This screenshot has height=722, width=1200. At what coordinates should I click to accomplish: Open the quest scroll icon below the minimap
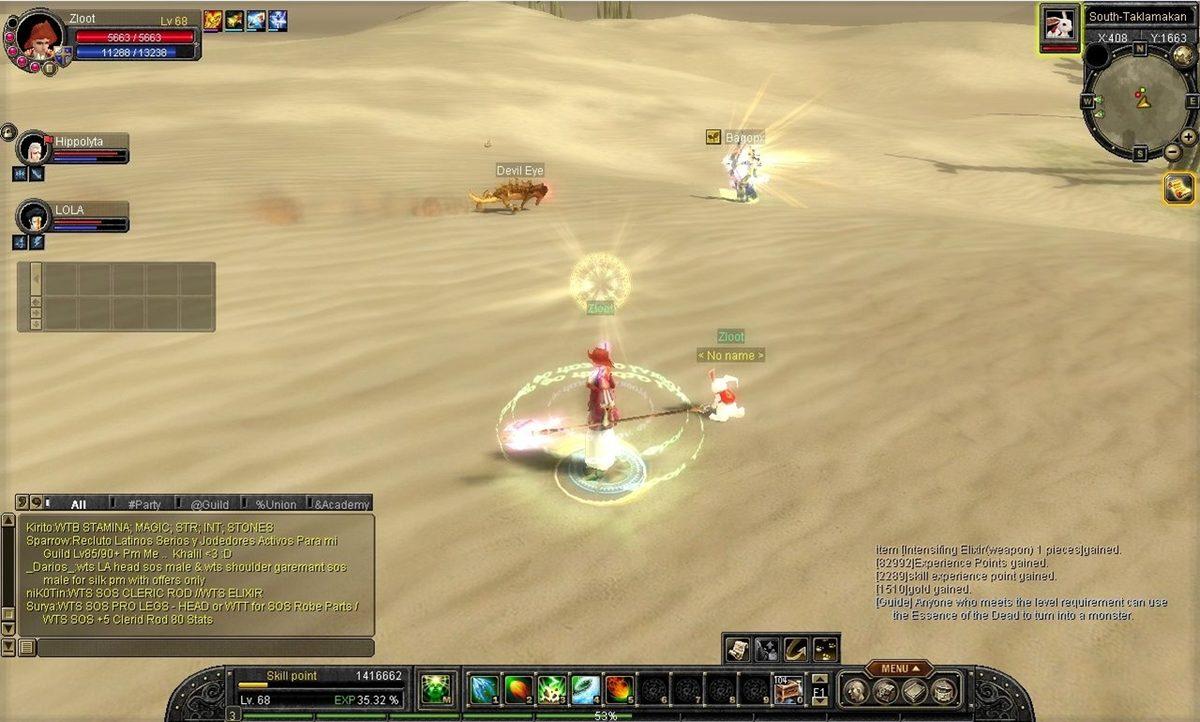click(1180, 188)
